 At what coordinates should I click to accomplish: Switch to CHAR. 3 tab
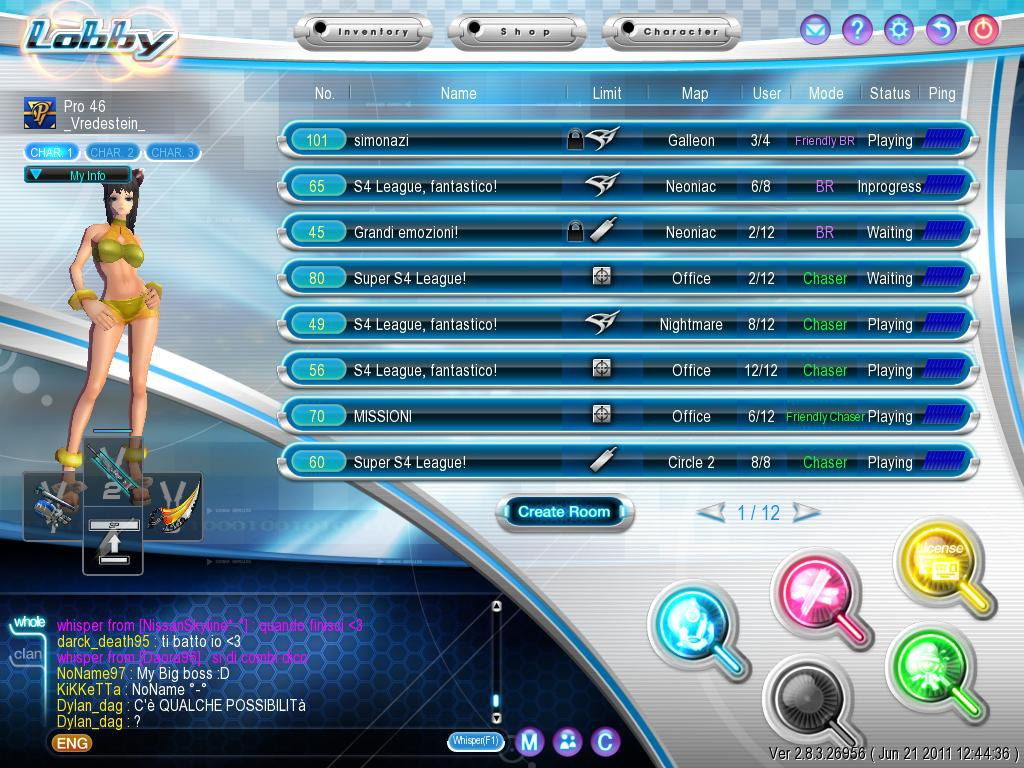click(172, 153)
